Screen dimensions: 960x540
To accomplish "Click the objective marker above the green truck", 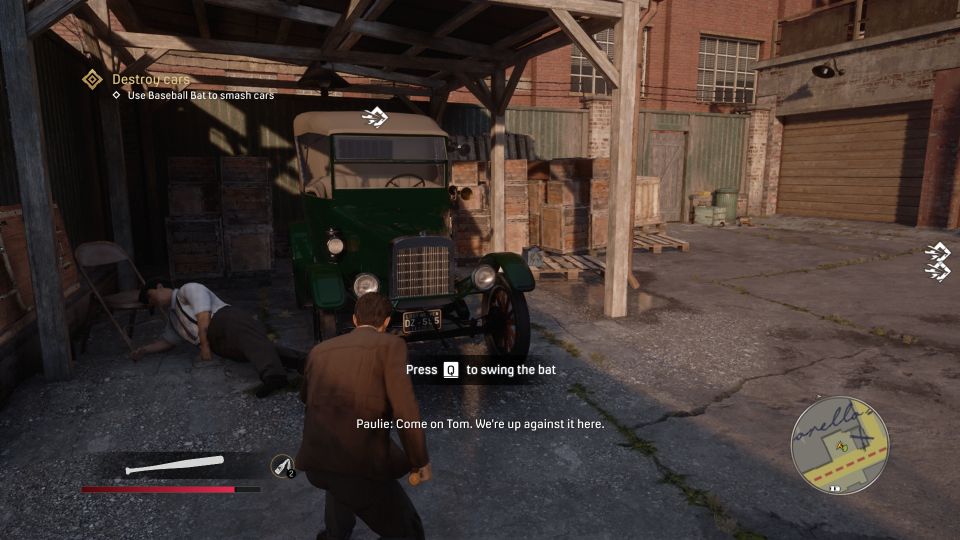I will pos(374,118).
